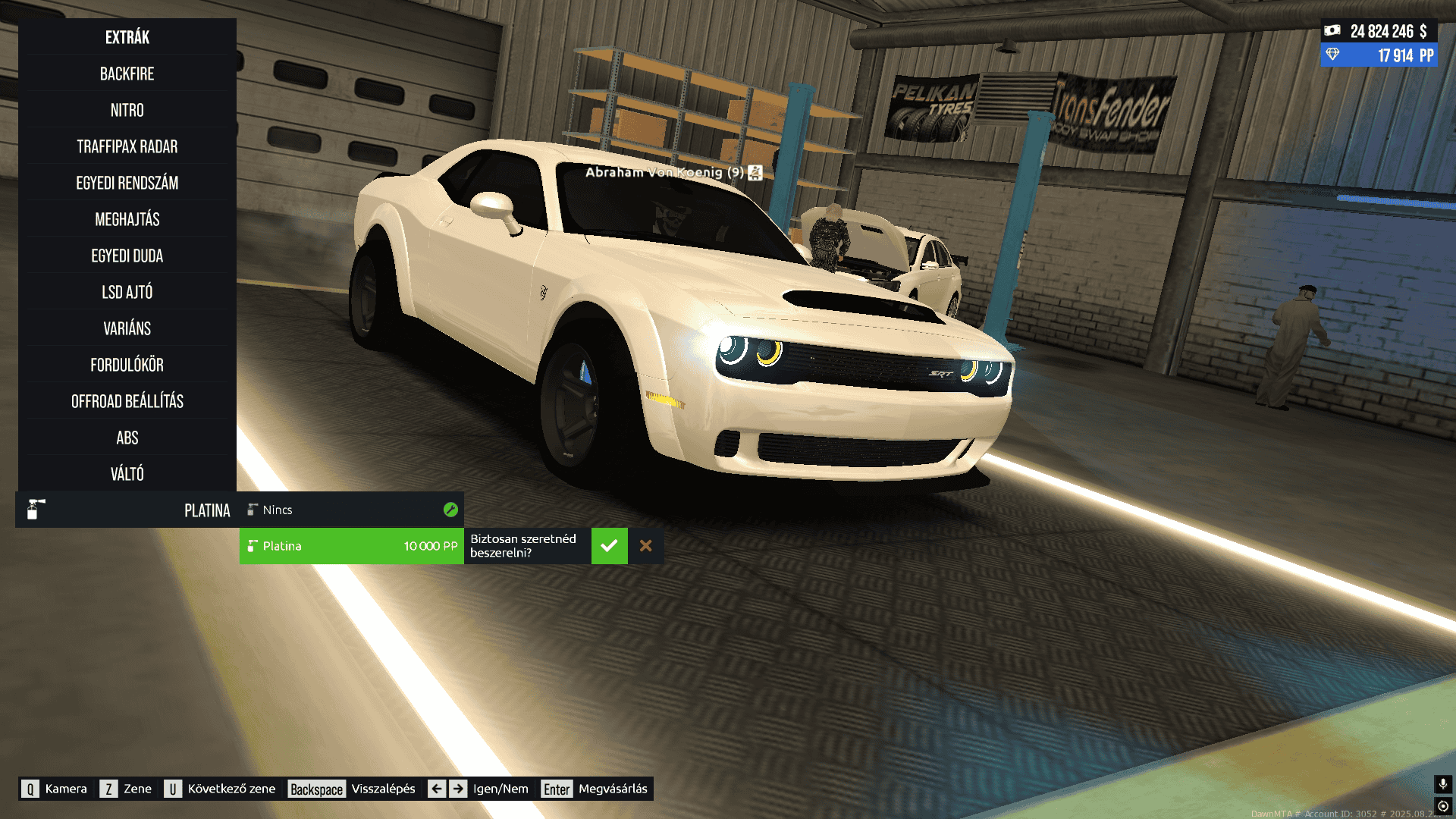Open Egyedi Rendszám custom plate option

(x=127, y=183)
